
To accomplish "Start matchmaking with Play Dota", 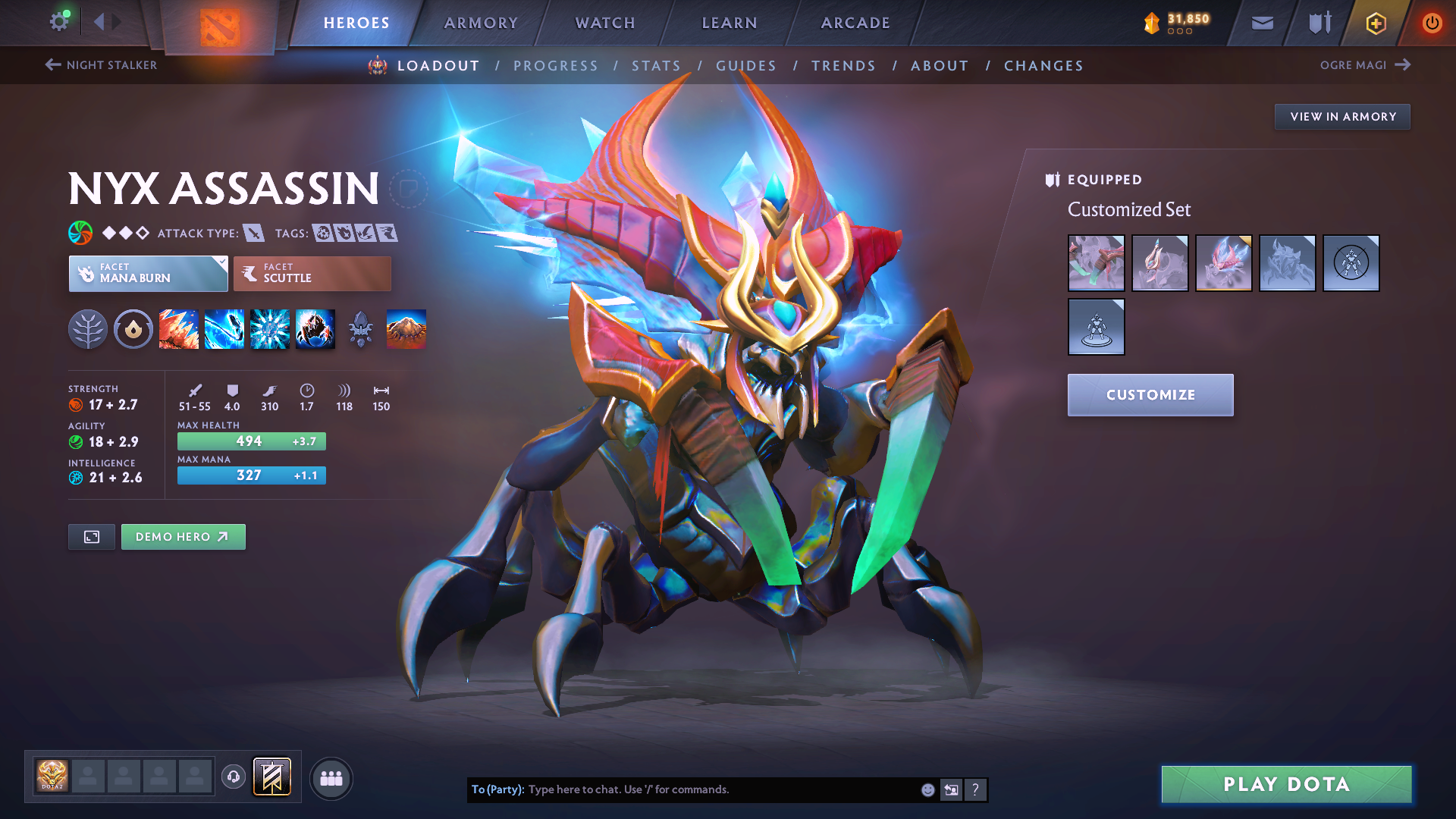I will click(1286, 784).
